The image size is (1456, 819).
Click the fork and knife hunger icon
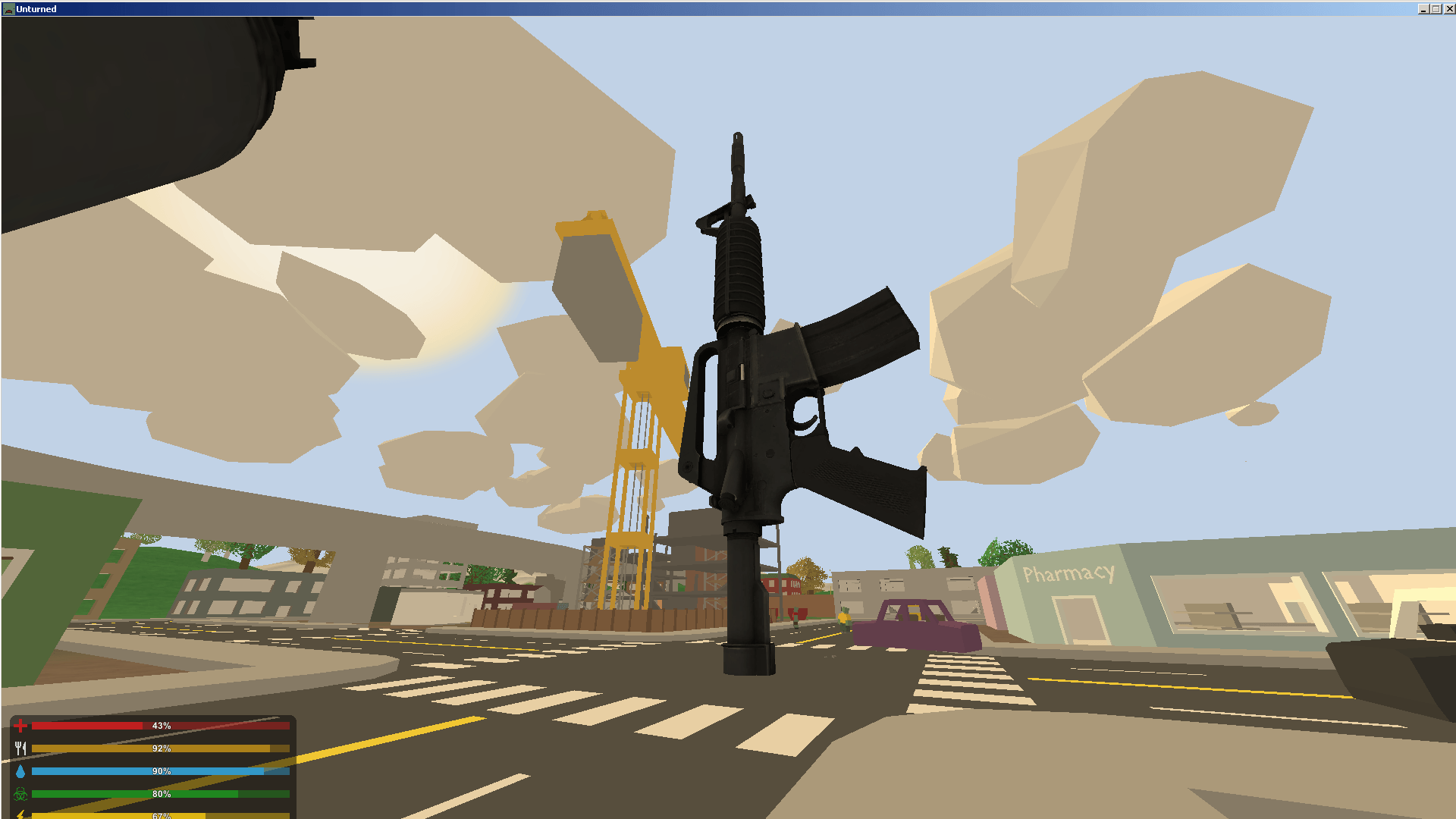point(22,748)
